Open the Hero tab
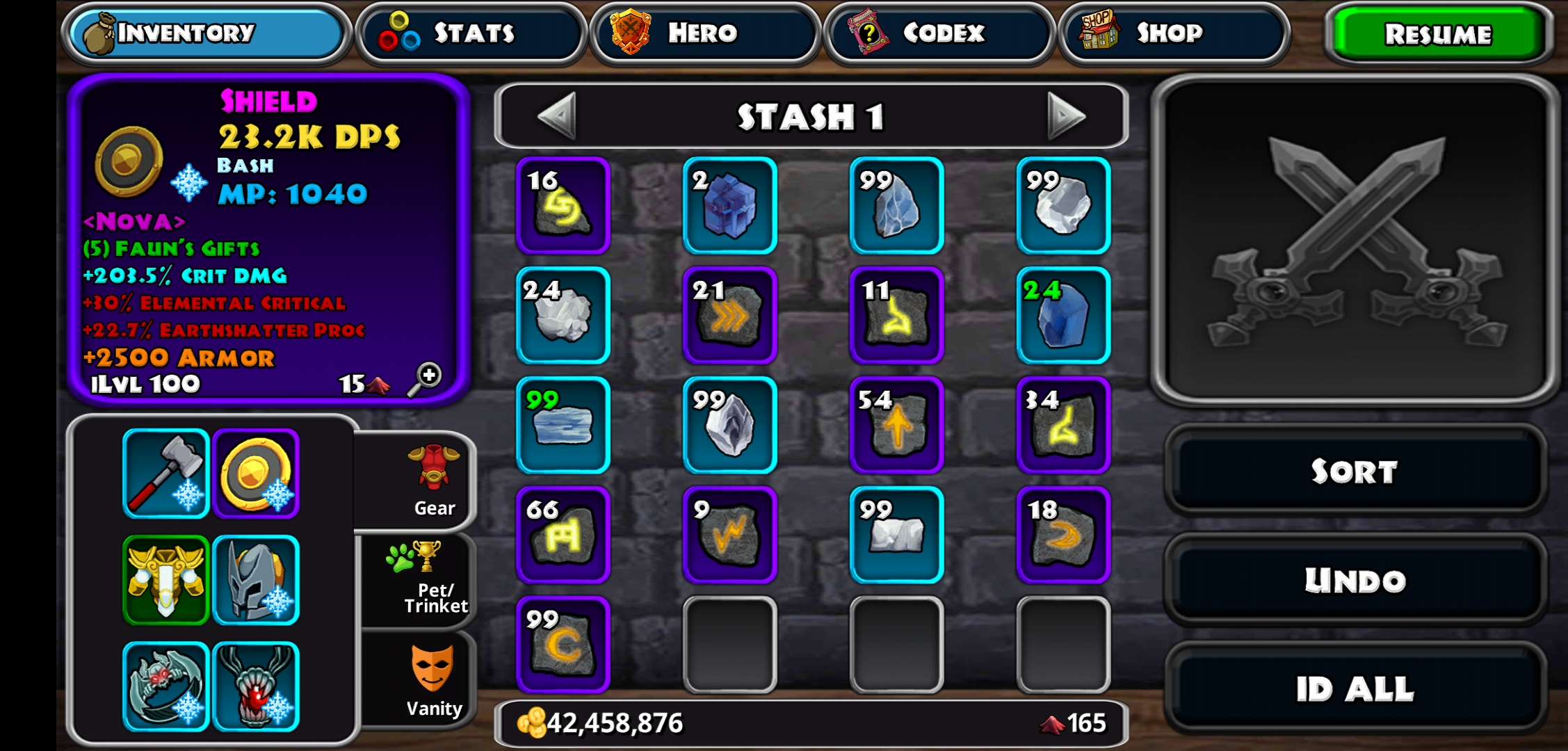 705,33
